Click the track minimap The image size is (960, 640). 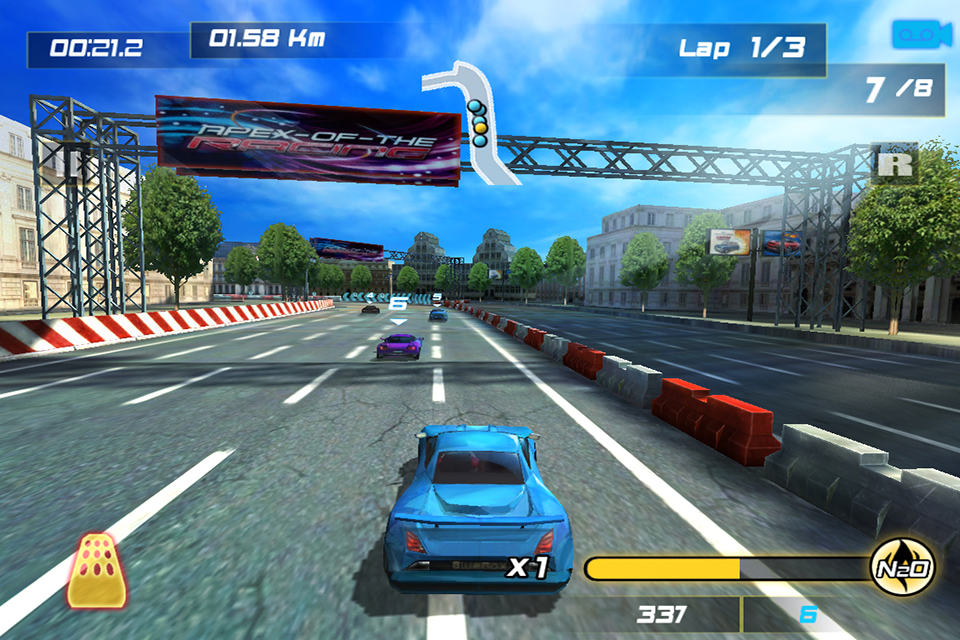pos(473,122)
